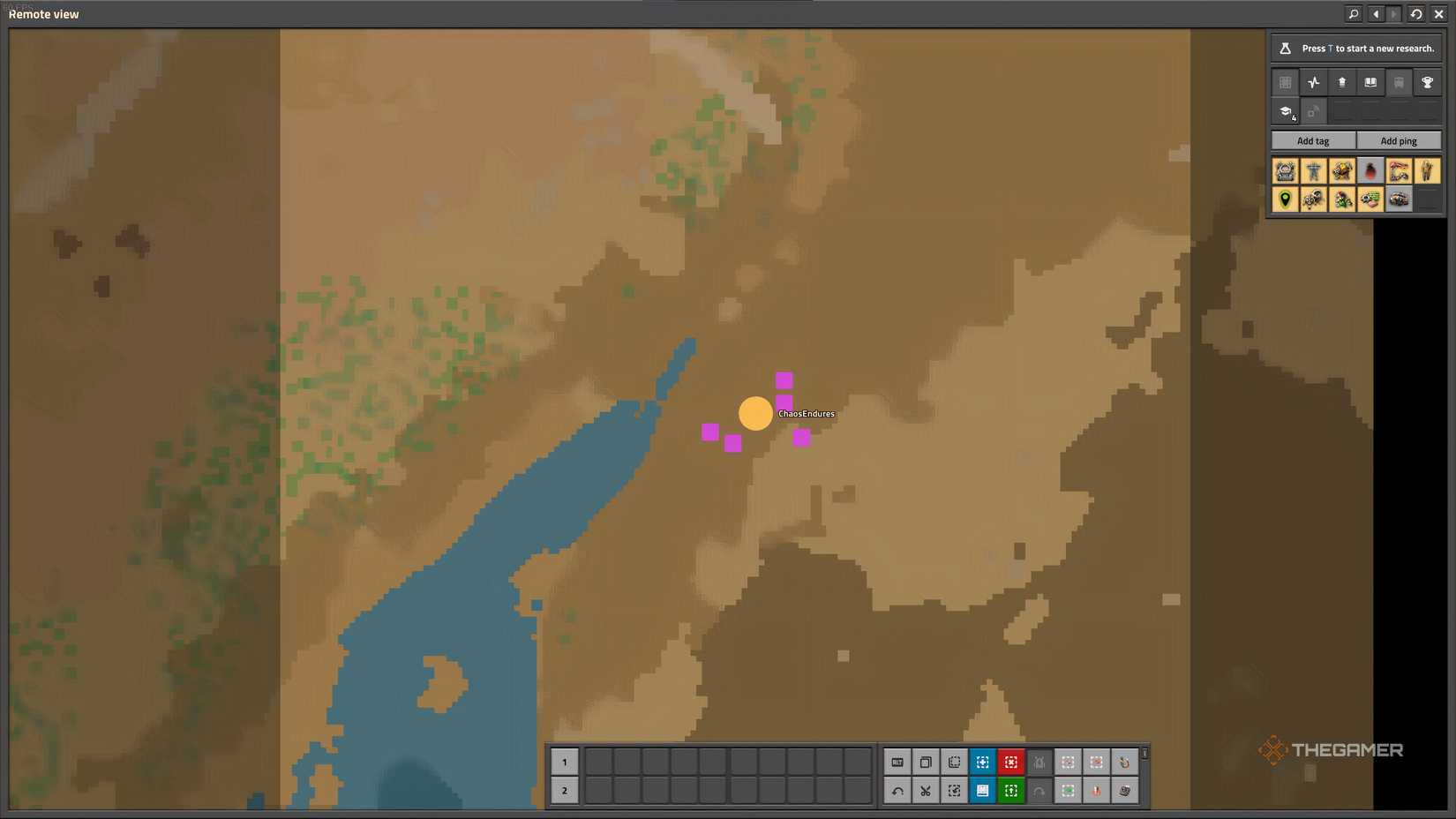Viewport: 1456px width, 819px height.
Task: Click the Add tag button
Action: tap(1312, 140)
